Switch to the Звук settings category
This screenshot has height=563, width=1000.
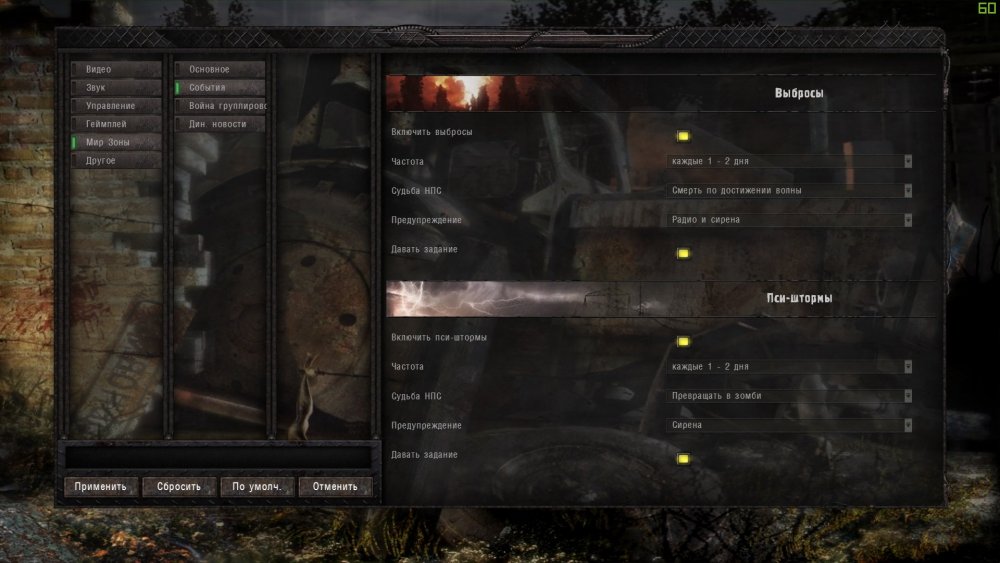point(115,88)
